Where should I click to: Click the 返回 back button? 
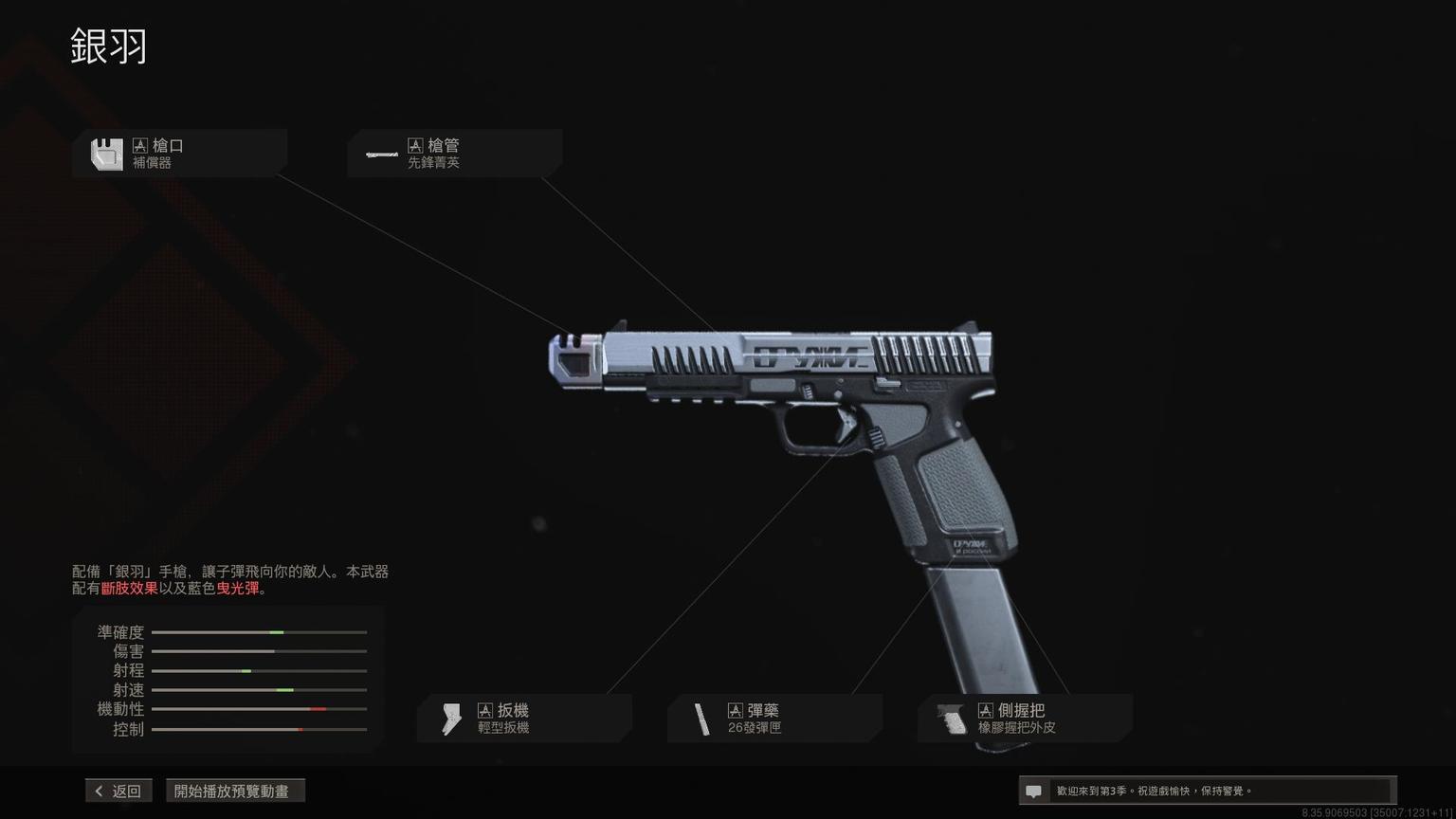(118, 791)
